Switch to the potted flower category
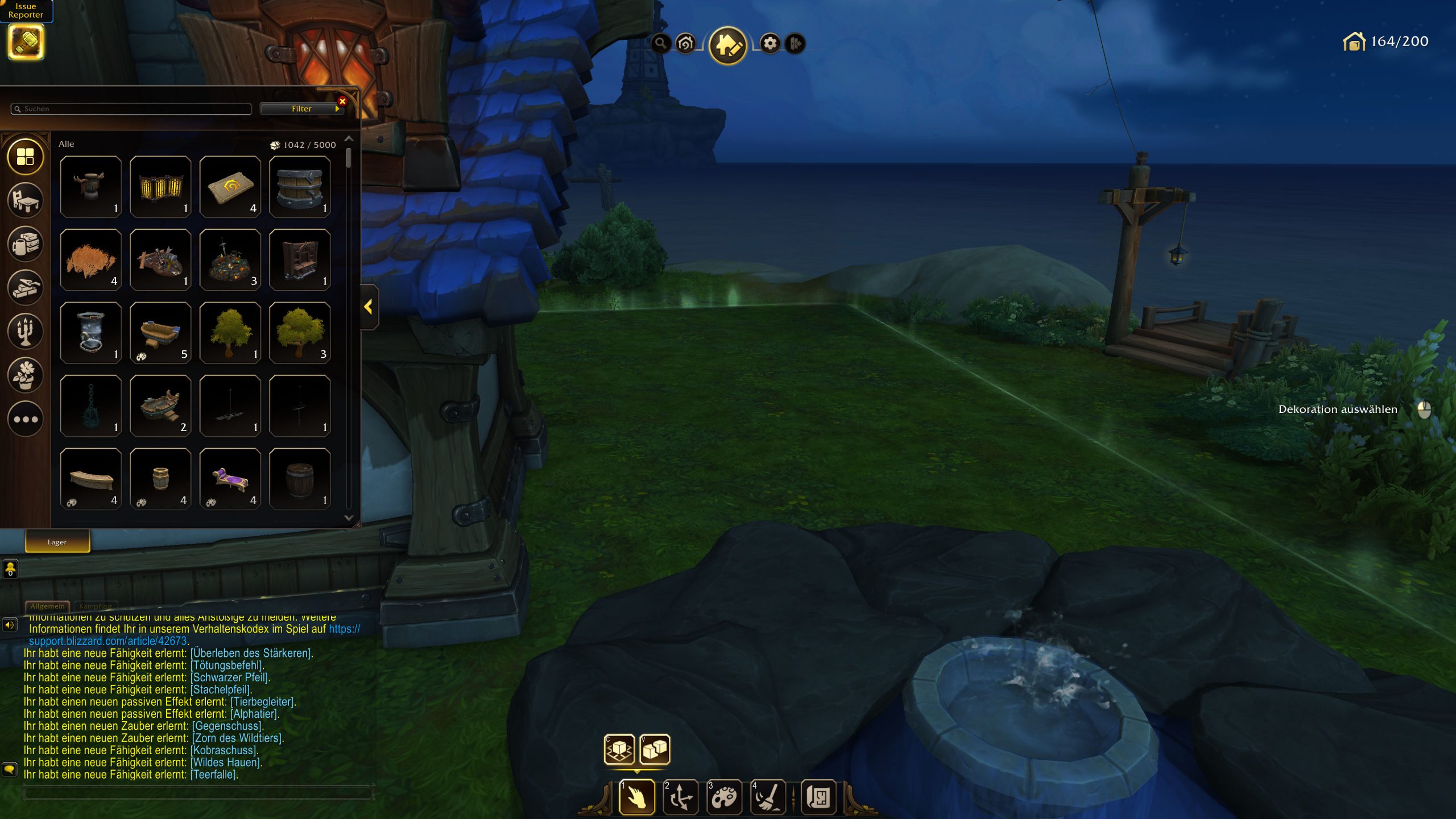 click(x=26, y=375)
